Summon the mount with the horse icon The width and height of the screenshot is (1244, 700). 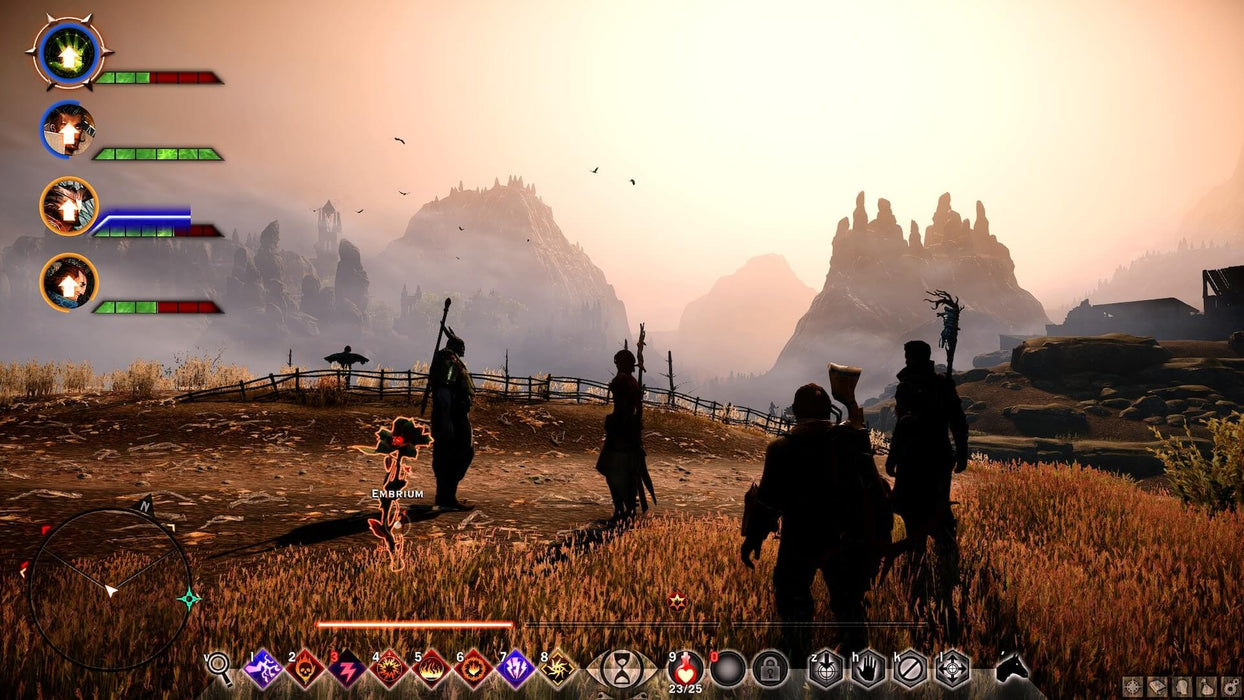(x=1011, y=667)
